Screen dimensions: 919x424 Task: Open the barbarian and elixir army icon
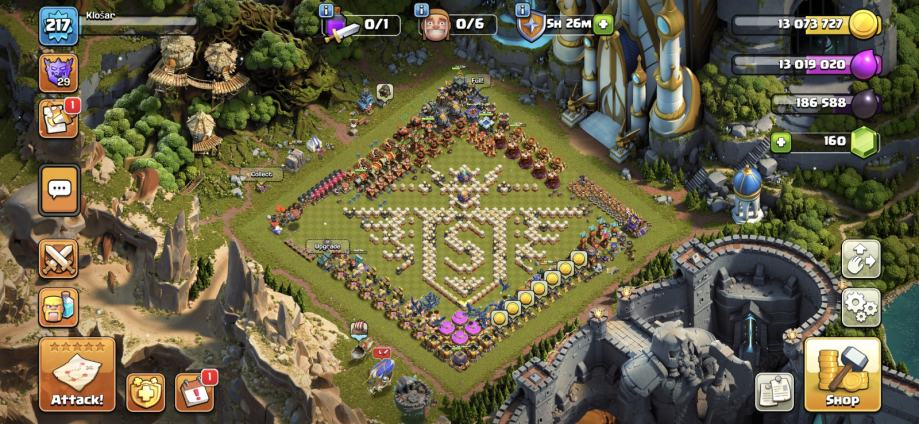point(59,306)
